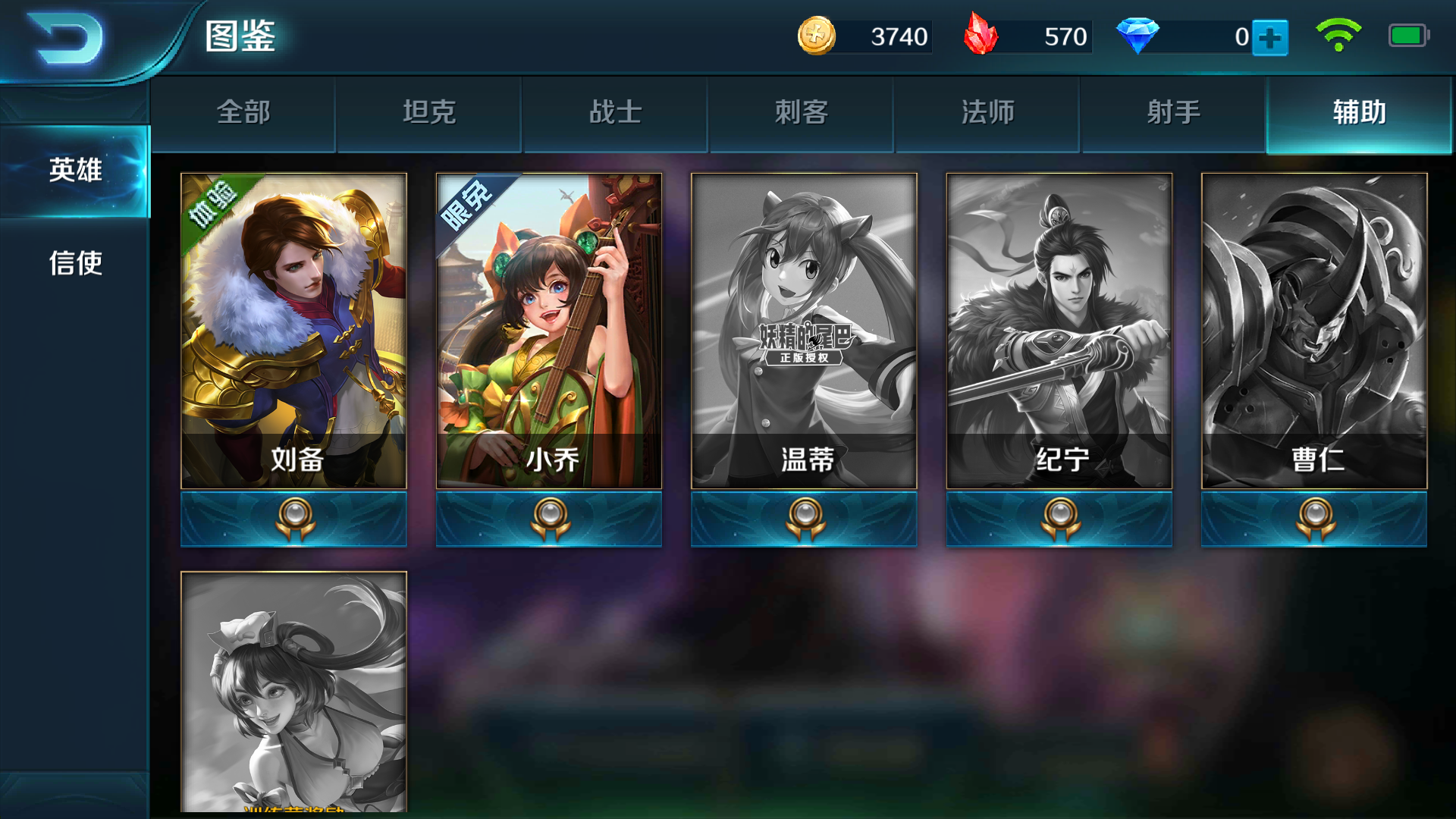Image resolution: width=1456 pixels, height=819 pixels.
Task: Select the 刺客 filter category
Action: pyautogui.click(x=801, y=112)
